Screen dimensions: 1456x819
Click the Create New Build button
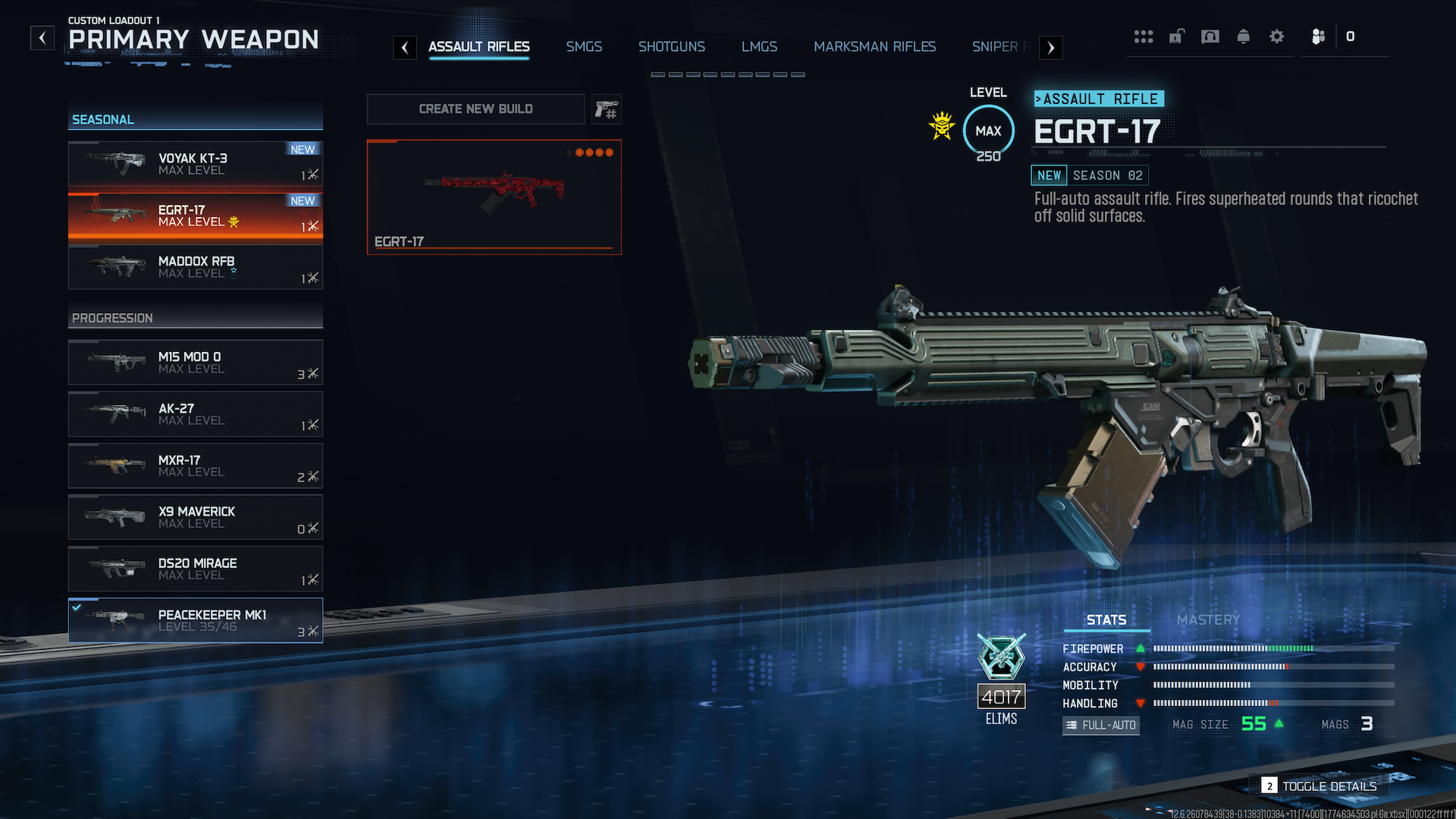click(475, 109)
